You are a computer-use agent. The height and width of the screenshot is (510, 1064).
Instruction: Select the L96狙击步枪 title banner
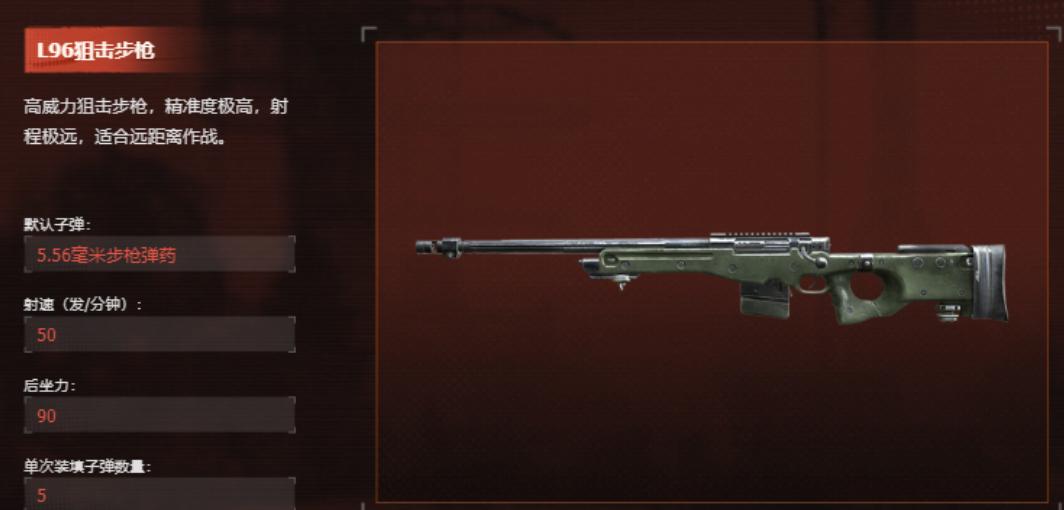tap(97, 50)
